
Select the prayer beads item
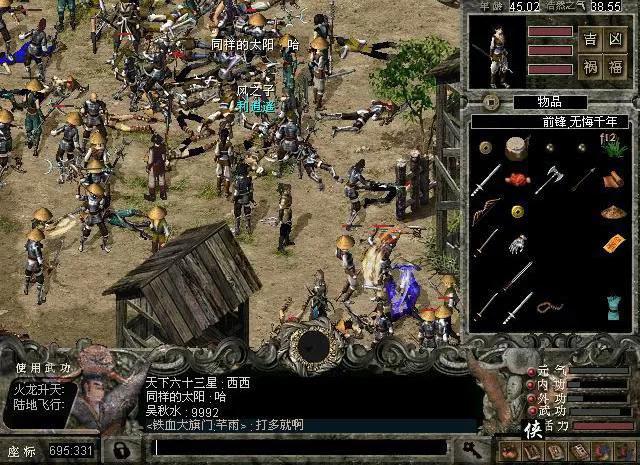click(547, 306)
